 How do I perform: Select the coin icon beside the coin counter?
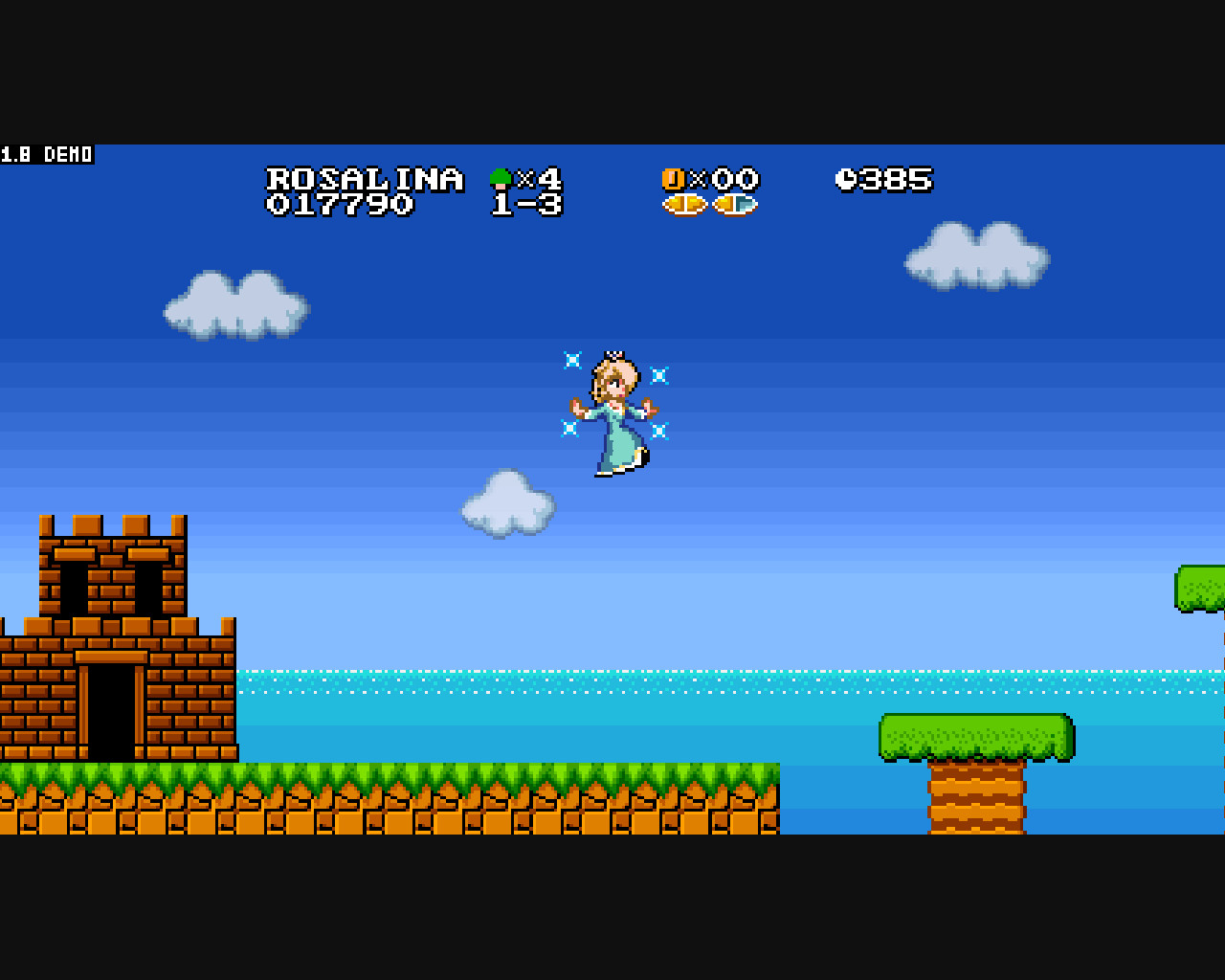pos(673,178)
